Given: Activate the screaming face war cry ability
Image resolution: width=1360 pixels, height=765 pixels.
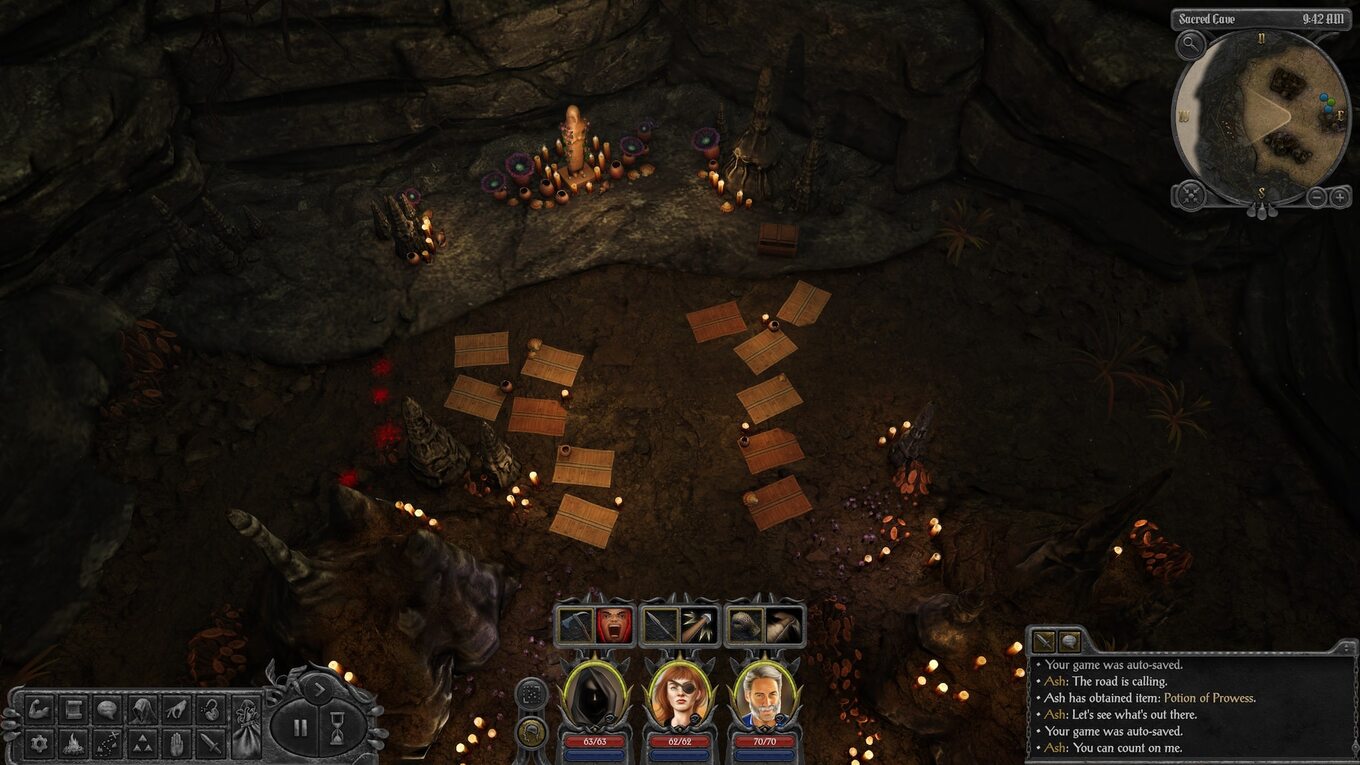Looking at the screenshot, I should (x=613, y=626).
